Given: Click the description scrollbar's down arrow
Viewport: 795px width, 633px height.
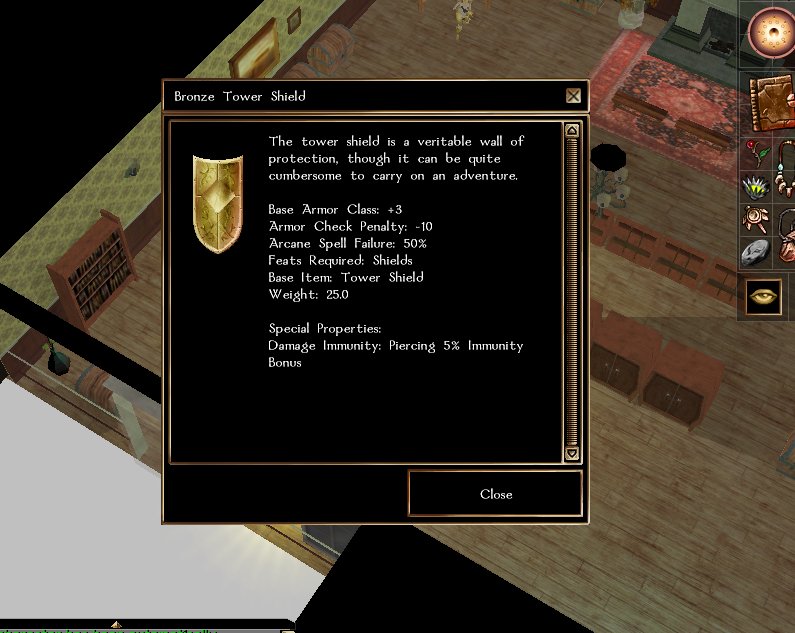Looking at the screenshot, I should click(x=572, y=453).
